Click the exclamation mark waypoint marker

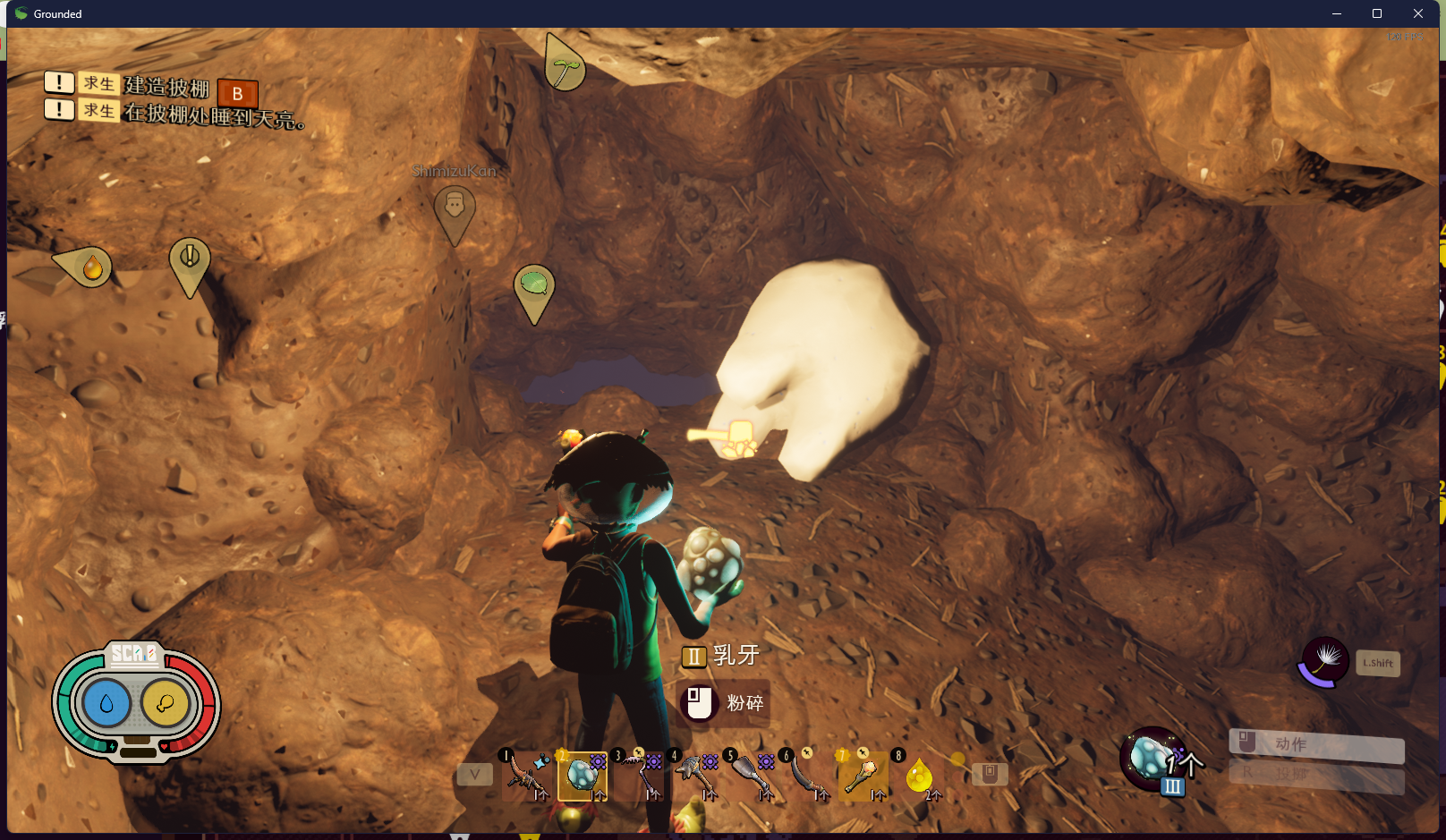point(190,260)
